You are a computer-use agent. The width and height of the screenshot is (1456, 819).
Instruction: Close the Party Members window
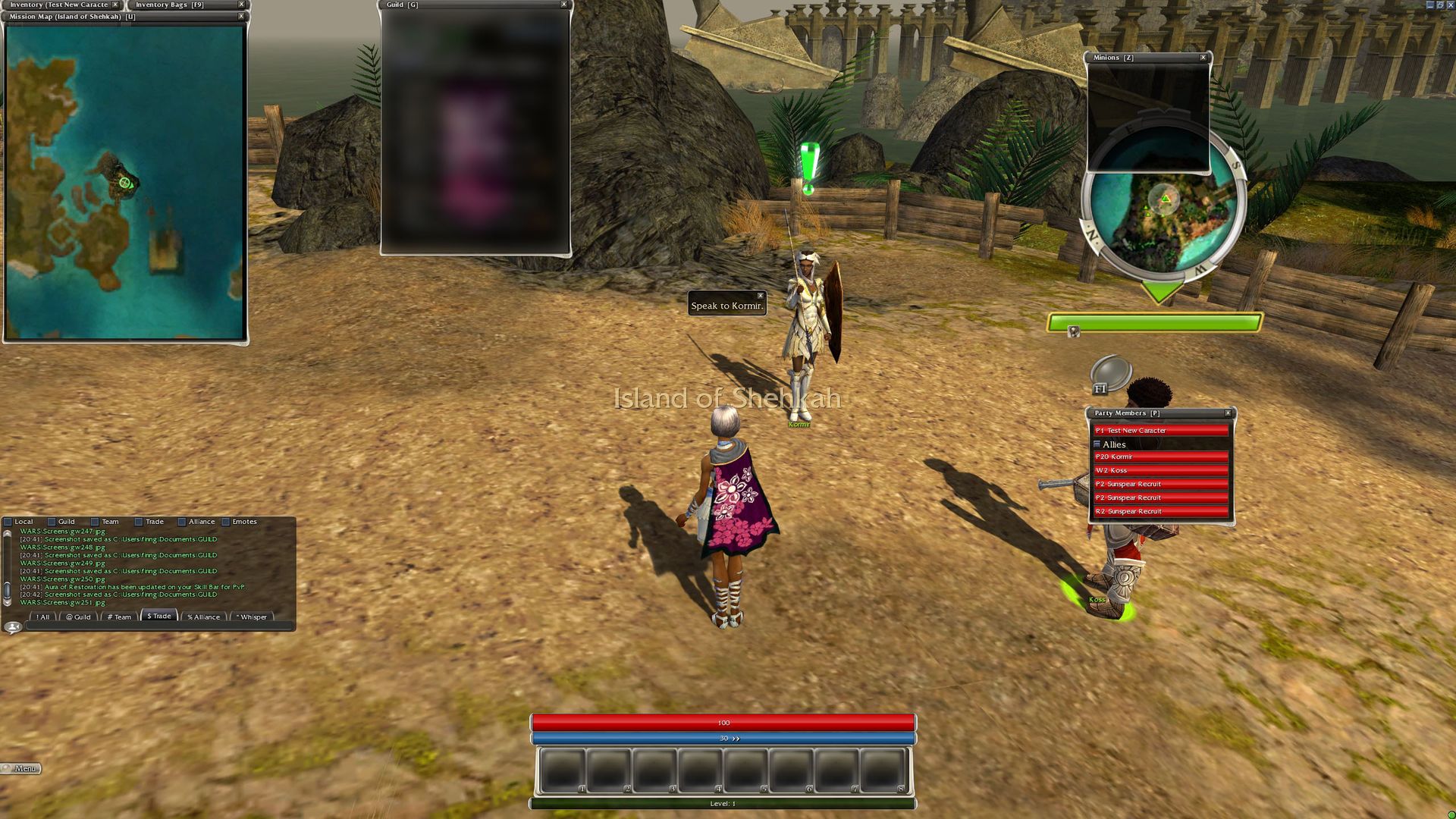coord(1228,413)
